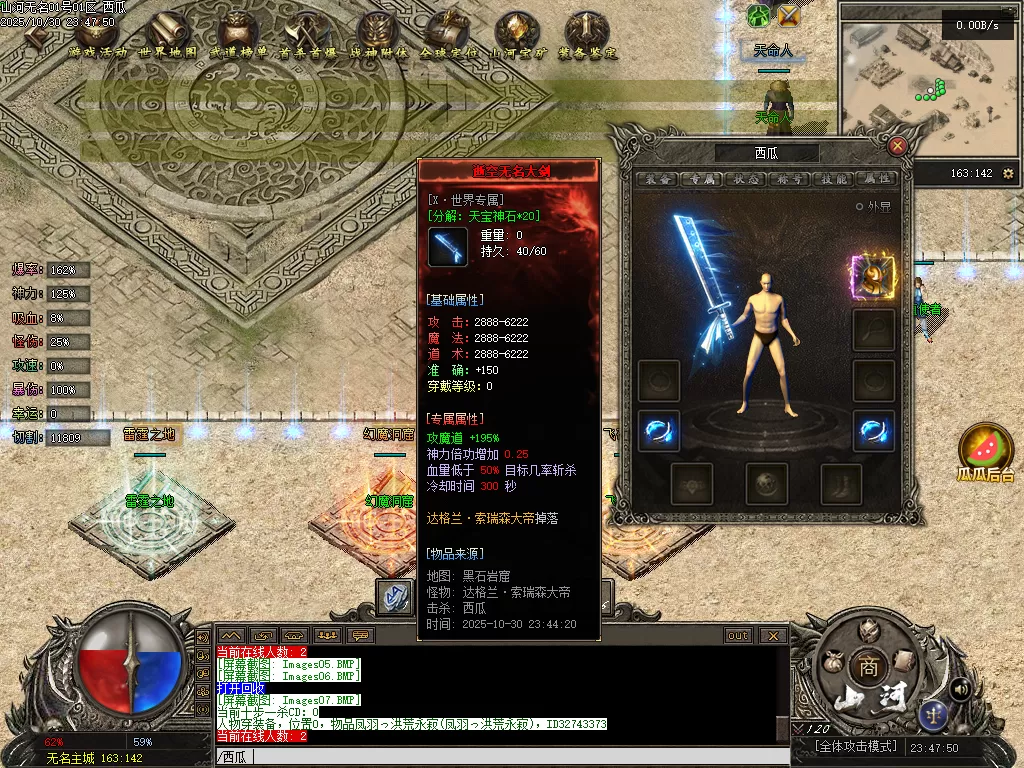Close the 西瓜 character panel
1024x768 pixels.
(897, 146)
